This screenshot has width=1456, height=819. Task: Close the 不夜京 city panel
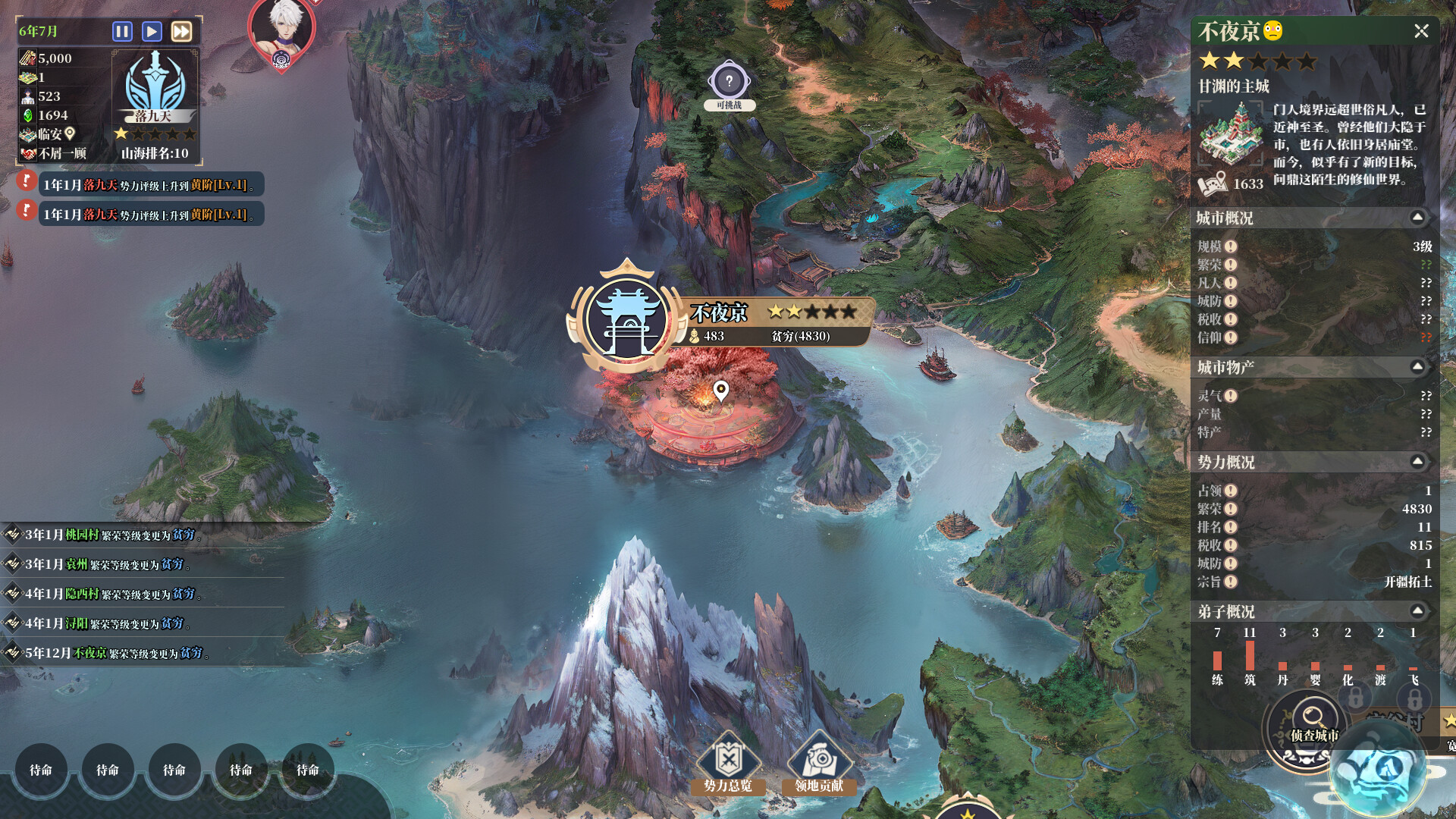point(1423,32)
